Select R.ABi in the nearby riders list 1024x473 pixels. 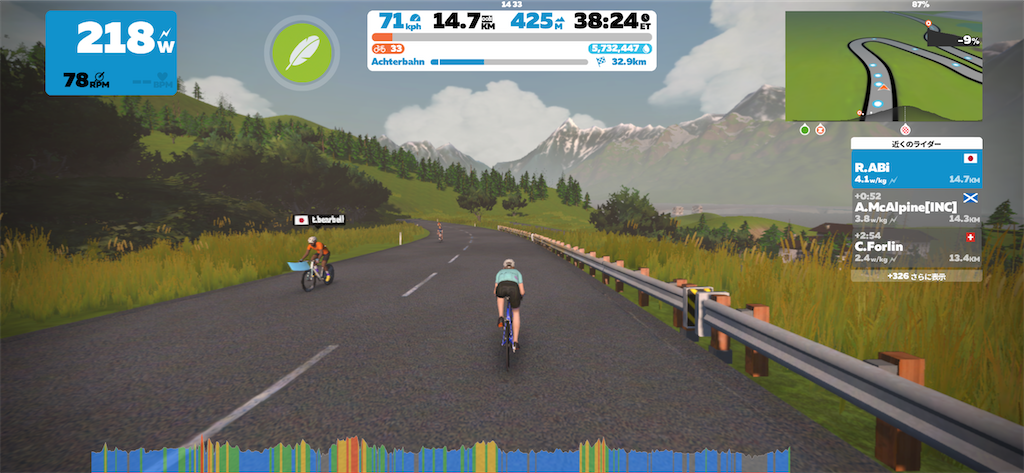click(915, 168)
